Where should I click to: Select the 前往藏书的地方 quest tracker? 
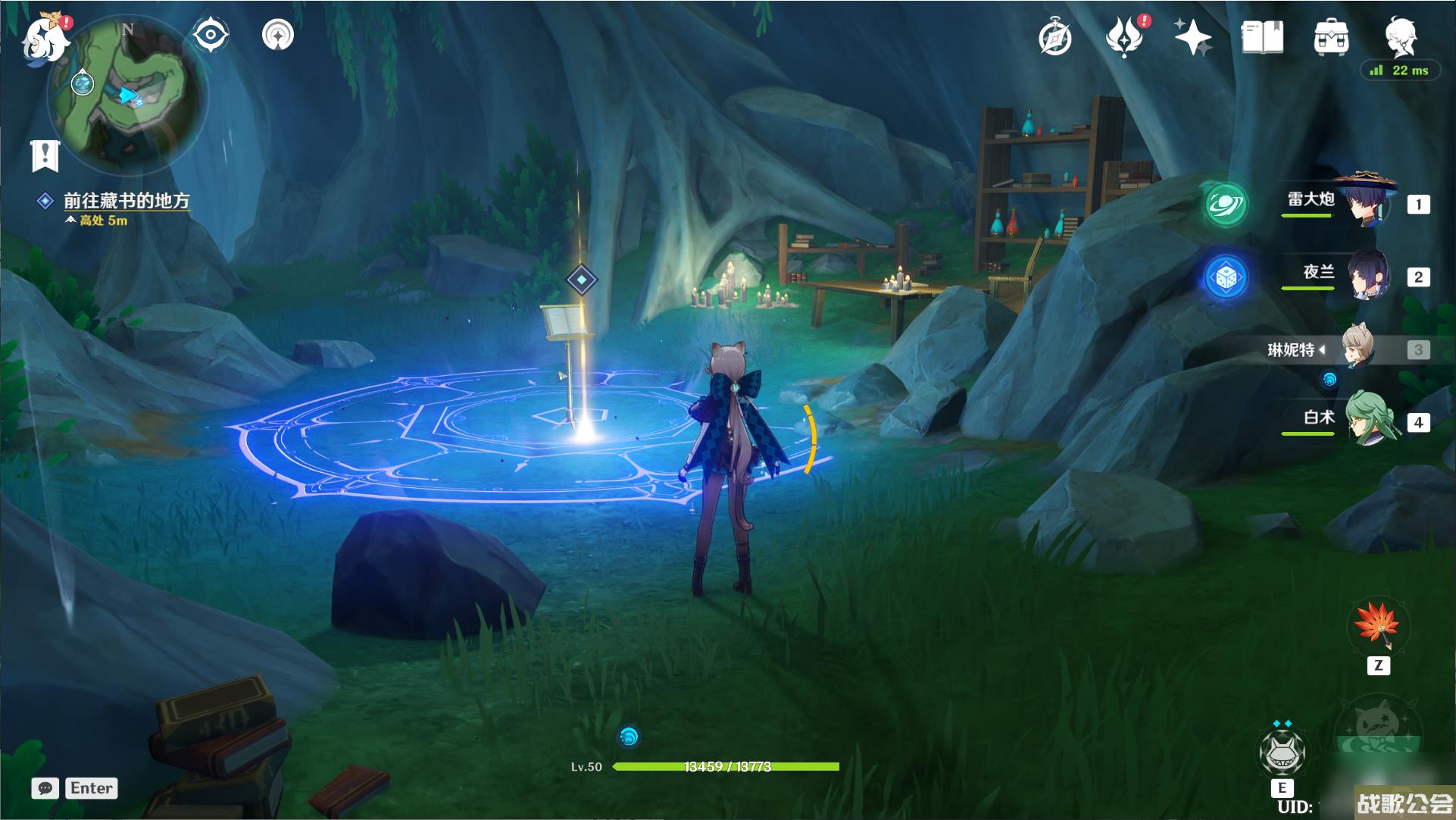(126, 201)
